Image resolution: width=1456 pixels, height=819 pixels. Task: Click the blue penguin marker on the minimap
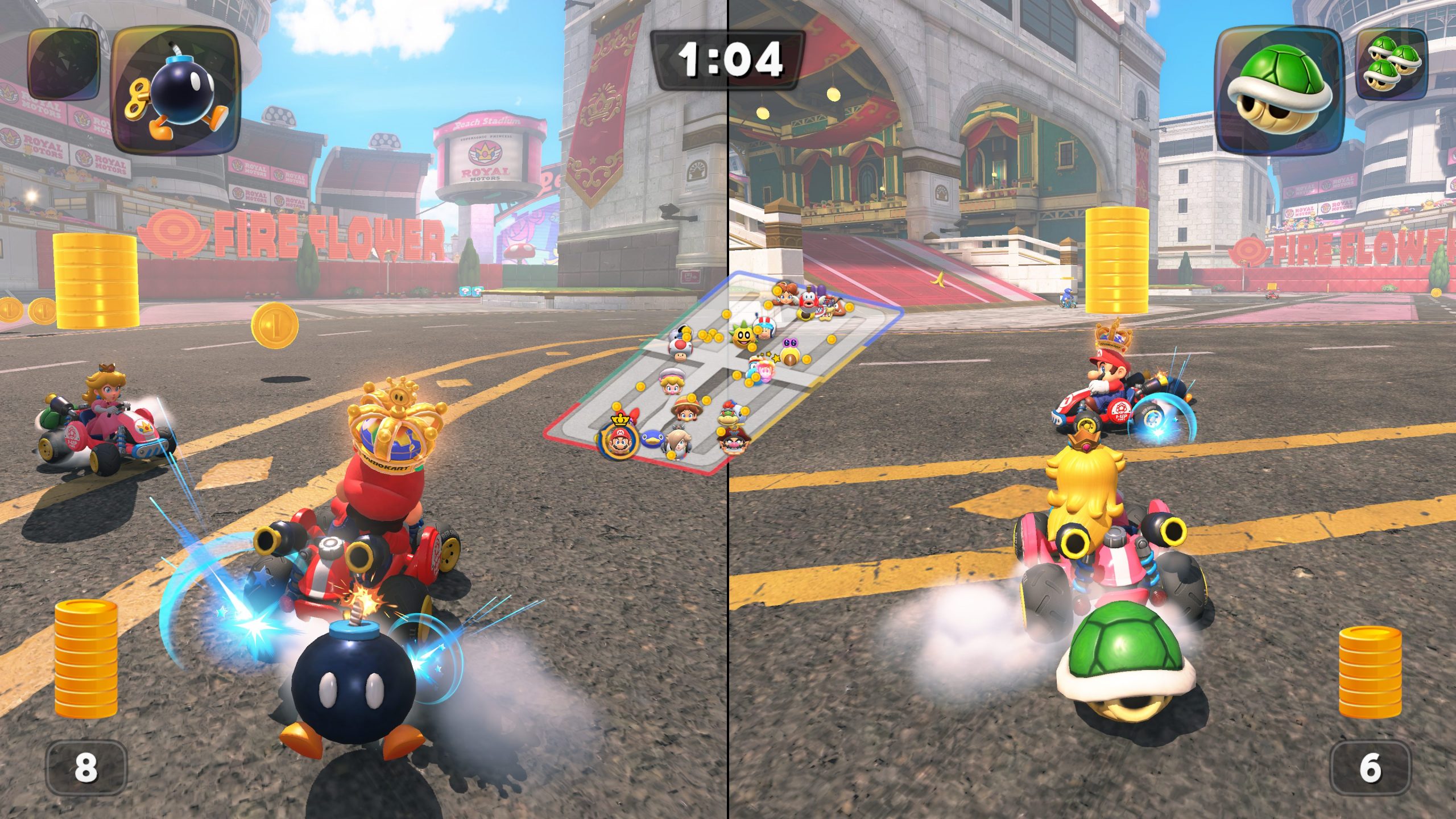652,439
